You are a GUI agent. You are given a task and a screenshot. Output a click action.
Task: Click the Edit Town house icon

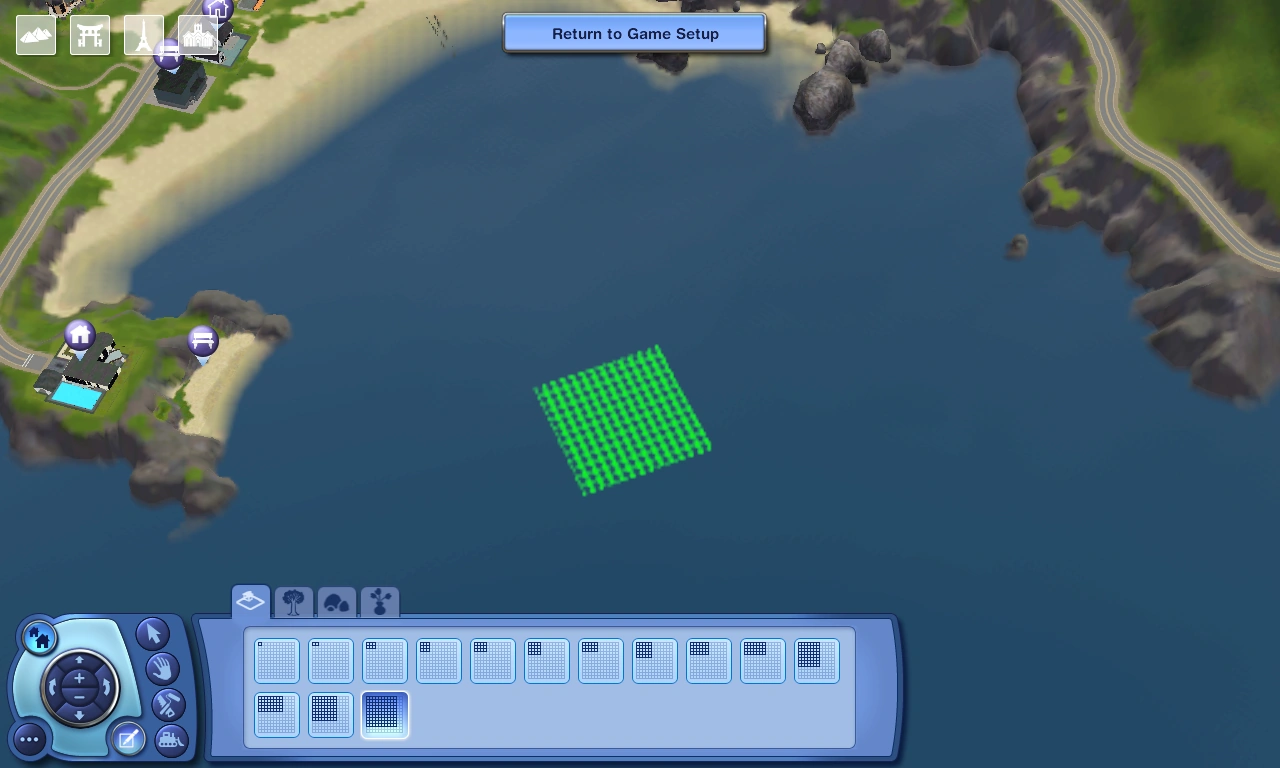(40, 636)
